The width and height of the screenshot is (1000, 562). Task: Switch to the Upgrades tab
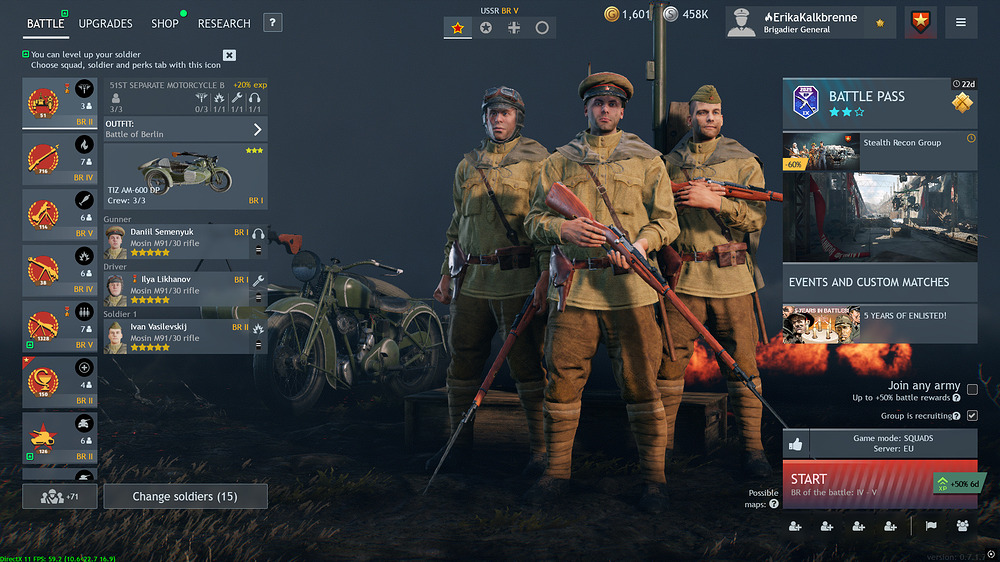(105, 23)
